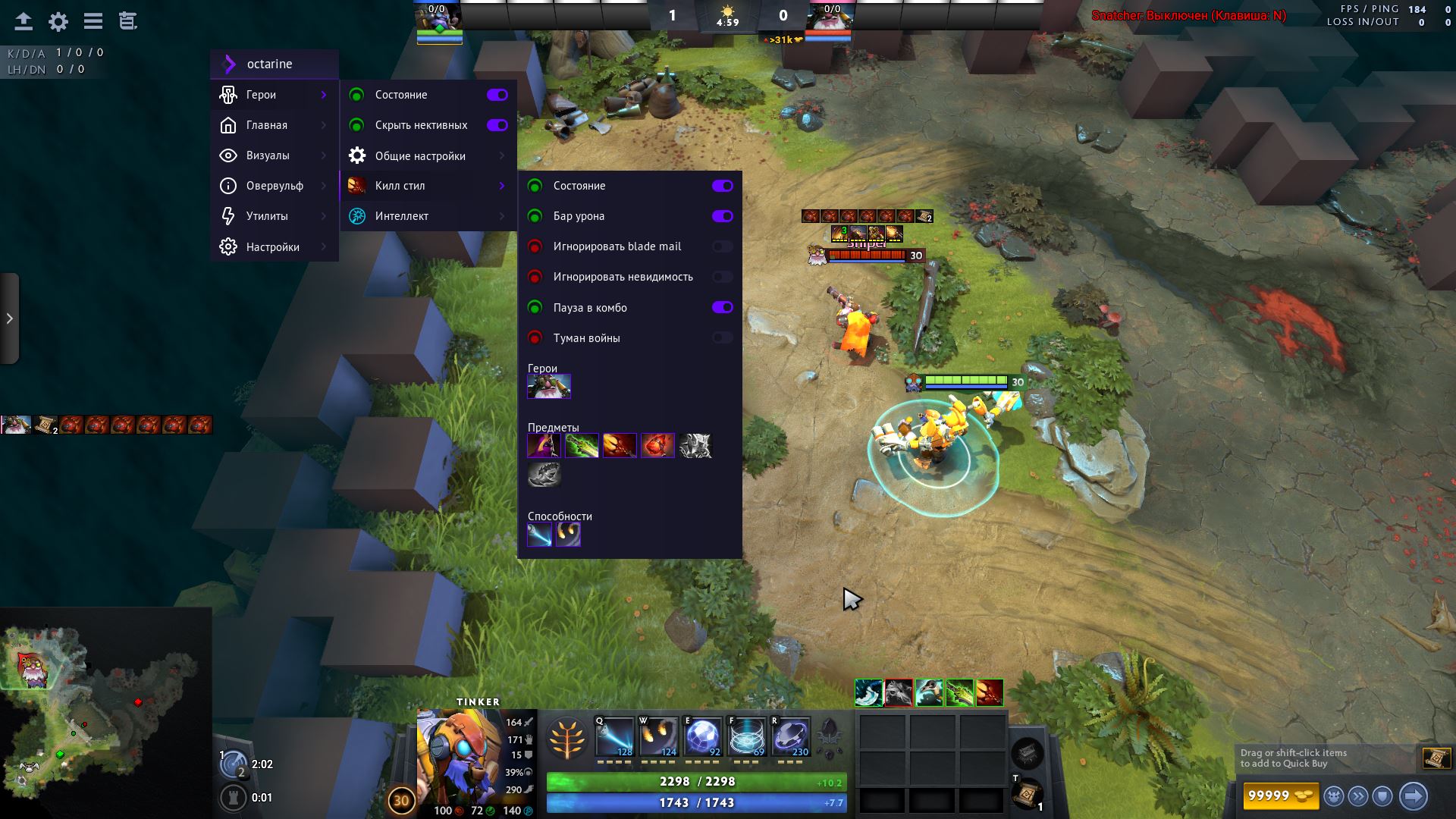Open the Визуалы menu entry
Viewport: 1456px width, 819px height.
click(269, 155)
